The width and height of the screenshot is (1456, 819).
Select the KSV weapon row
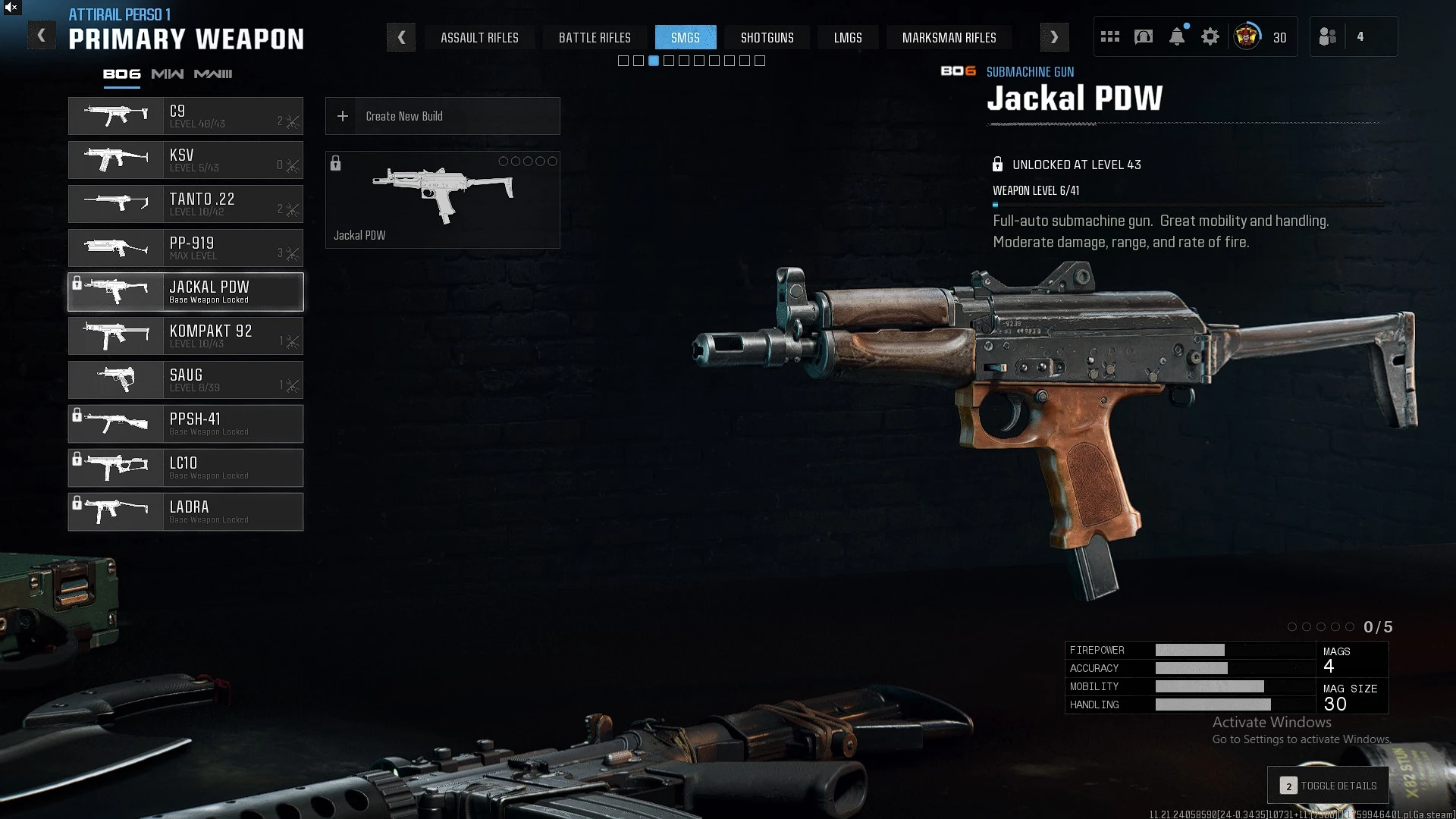(186, 160)
